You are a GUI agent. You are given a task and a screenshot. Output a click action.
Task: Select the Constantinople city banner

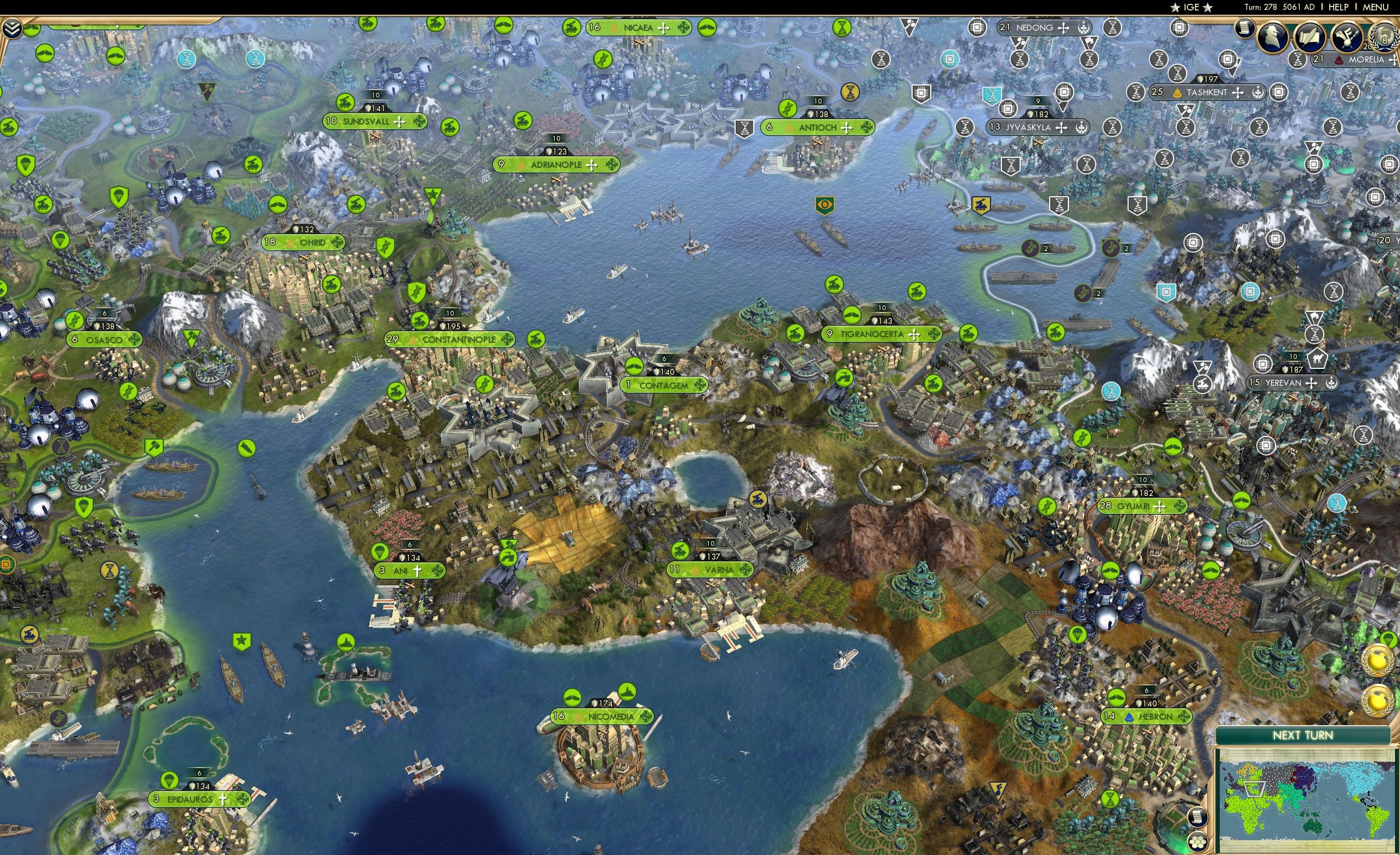(449, 339)
